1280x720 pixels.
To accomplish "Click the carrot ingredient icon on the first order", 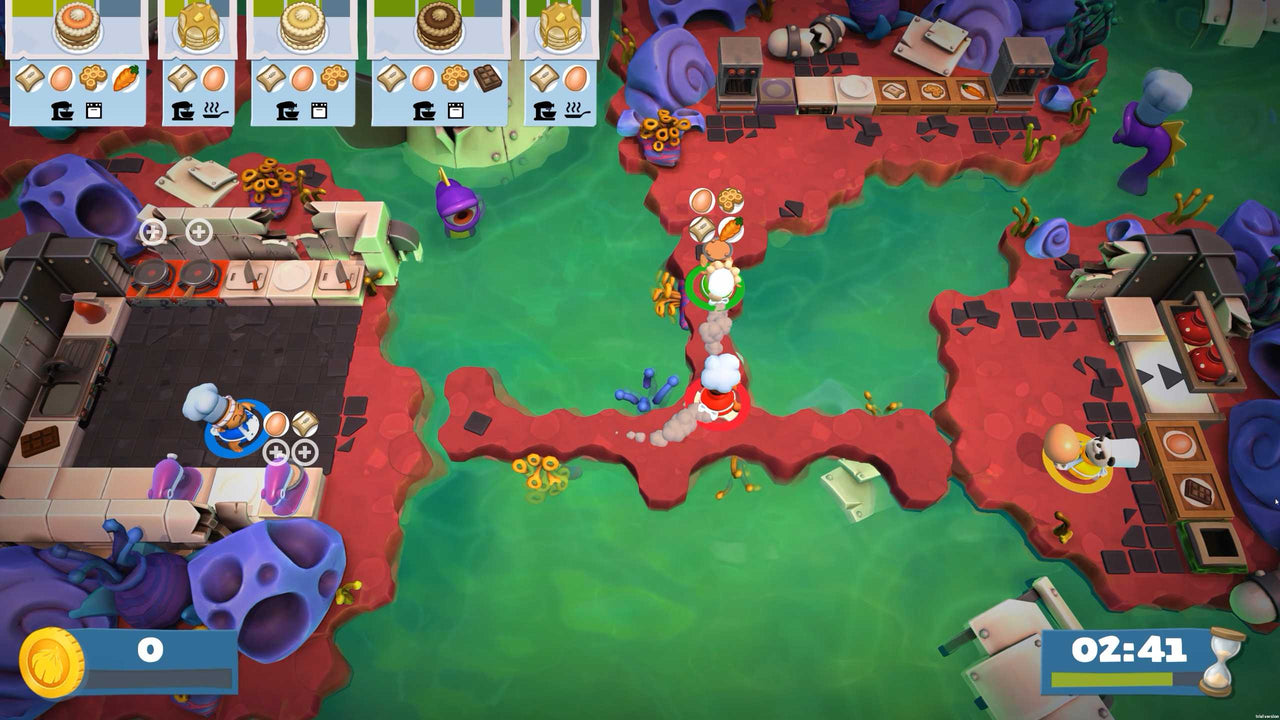I will (x=125, y=79).
